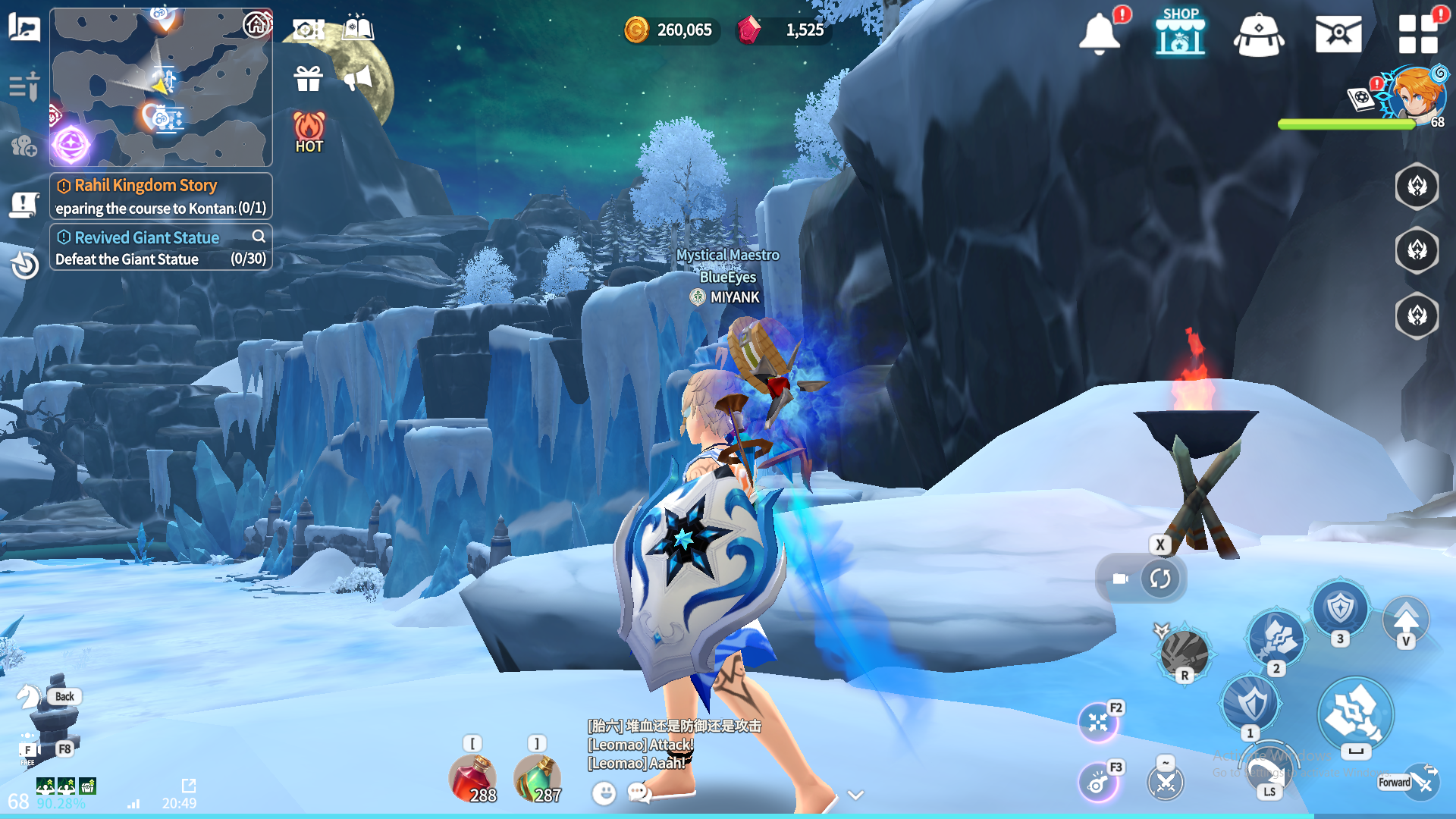Screen dimensions: 1456x819
Task: Open the SHOP store icon
Action: click(1180, 32)
